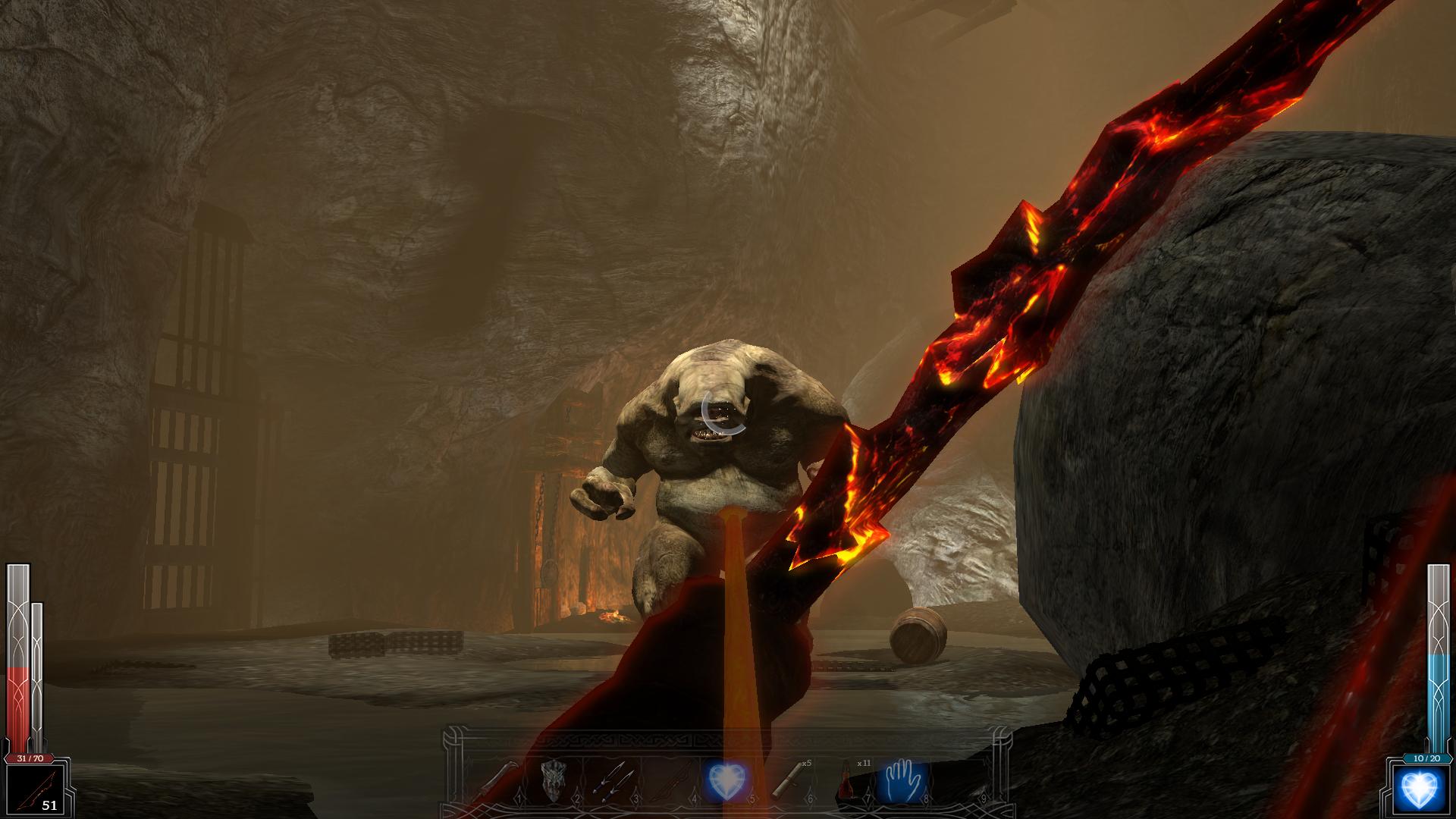This screenshot has width=1456, height=819.
Task: Select the bow in hotbar slot 4
Action: pyautogui.click(x=670, y=779)
